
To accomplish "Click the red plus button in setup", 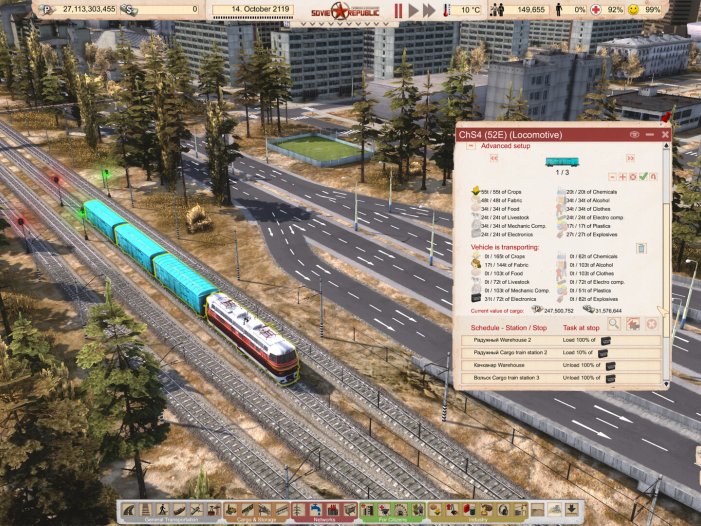I will (x=623, y=176).
